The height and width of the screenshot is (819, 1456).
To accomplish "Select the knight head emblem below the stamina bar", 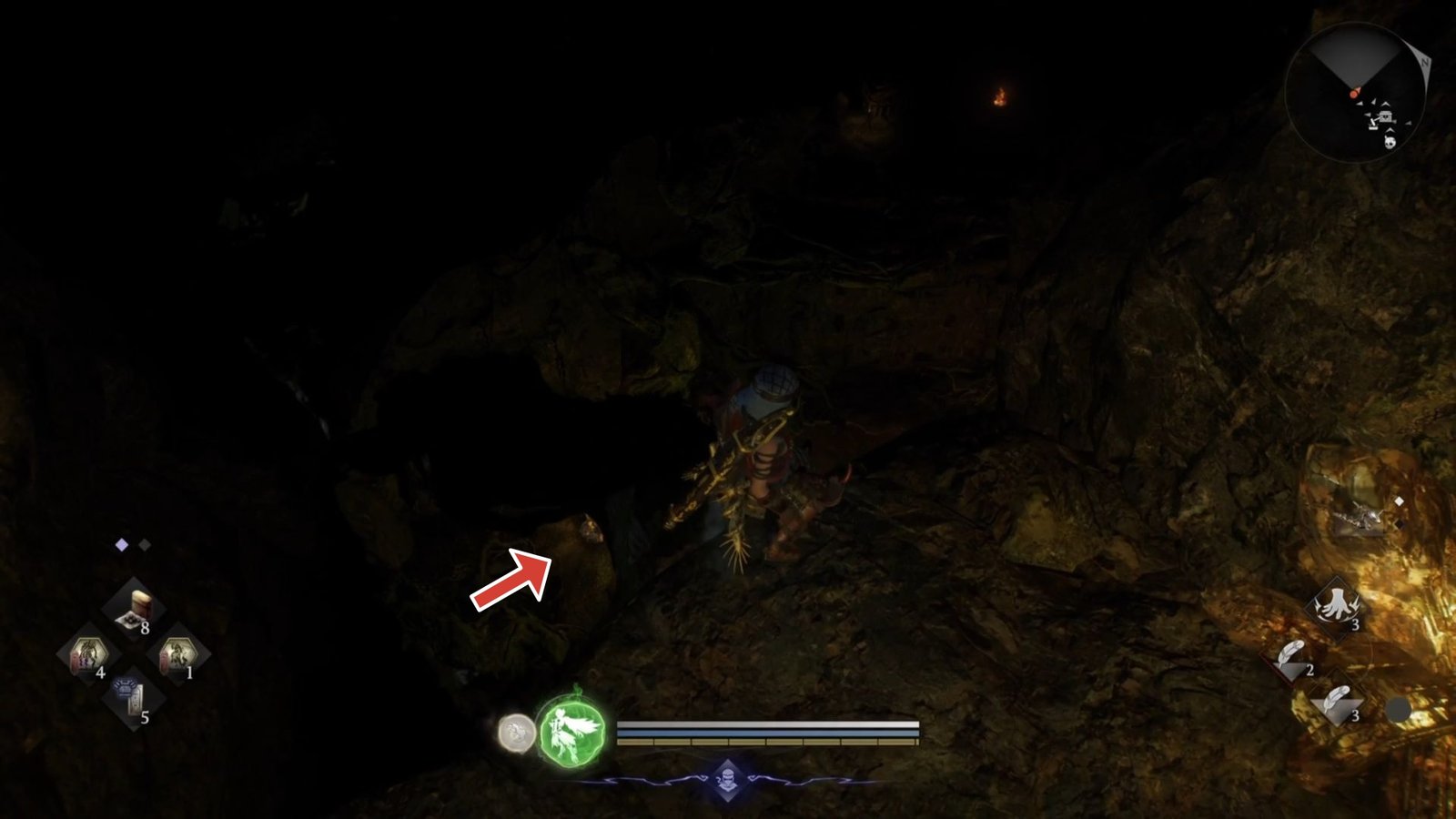I will (x=726, y=778).
